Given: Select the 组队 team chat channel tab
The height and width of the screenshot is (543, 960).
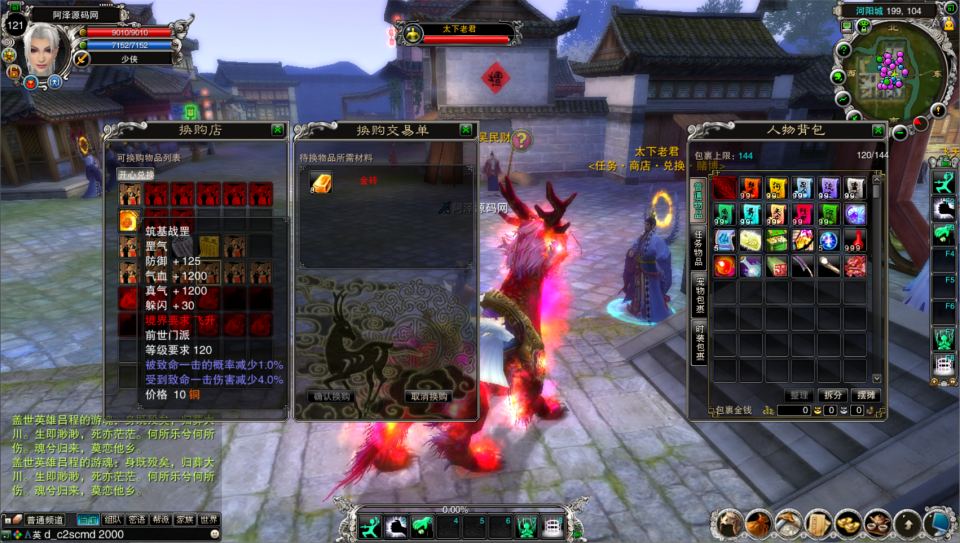Looking at the screenshot, I should [112, 520].
